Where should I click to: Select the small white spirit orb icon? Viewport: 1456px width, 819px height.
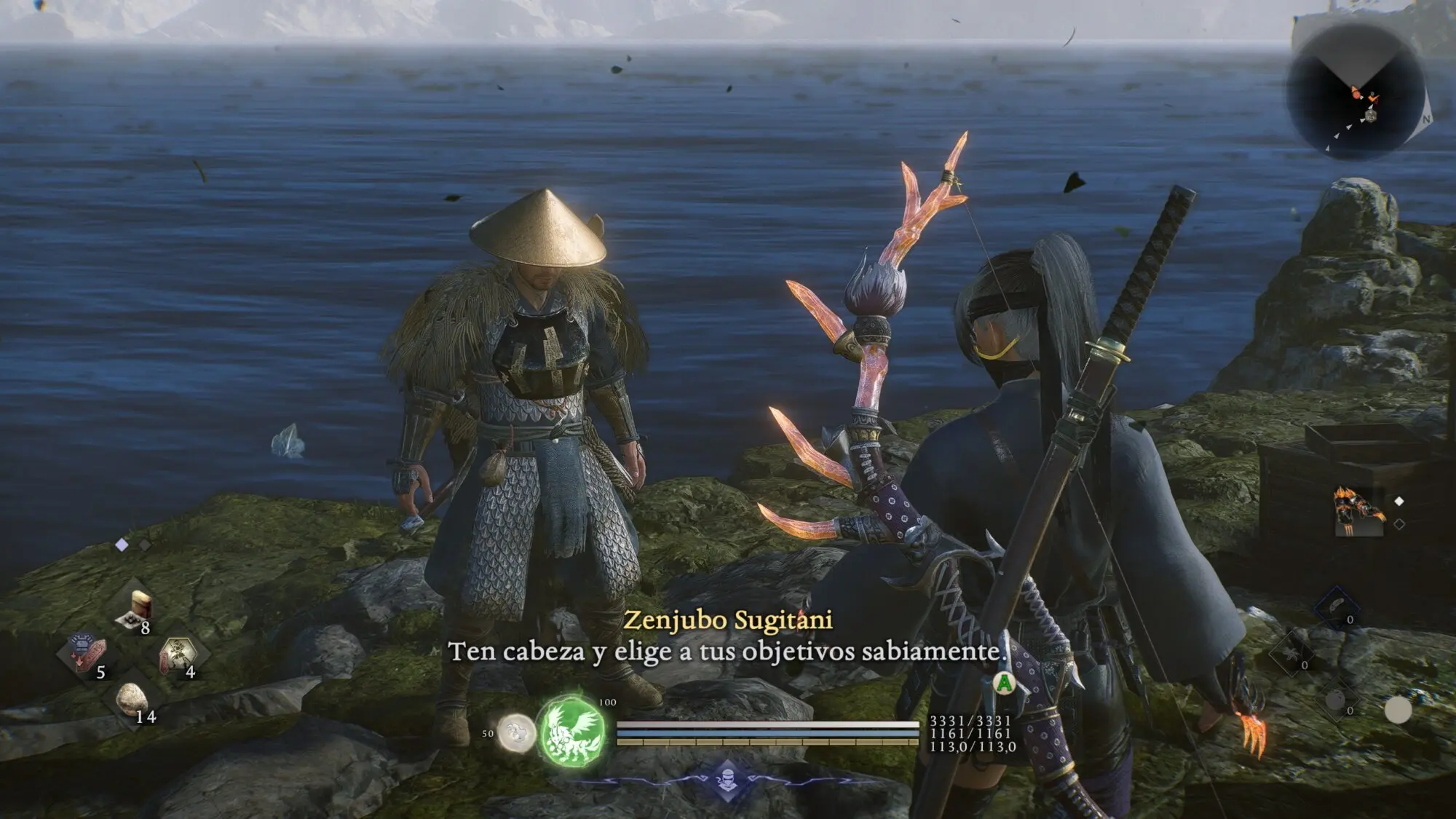point(515,732)
